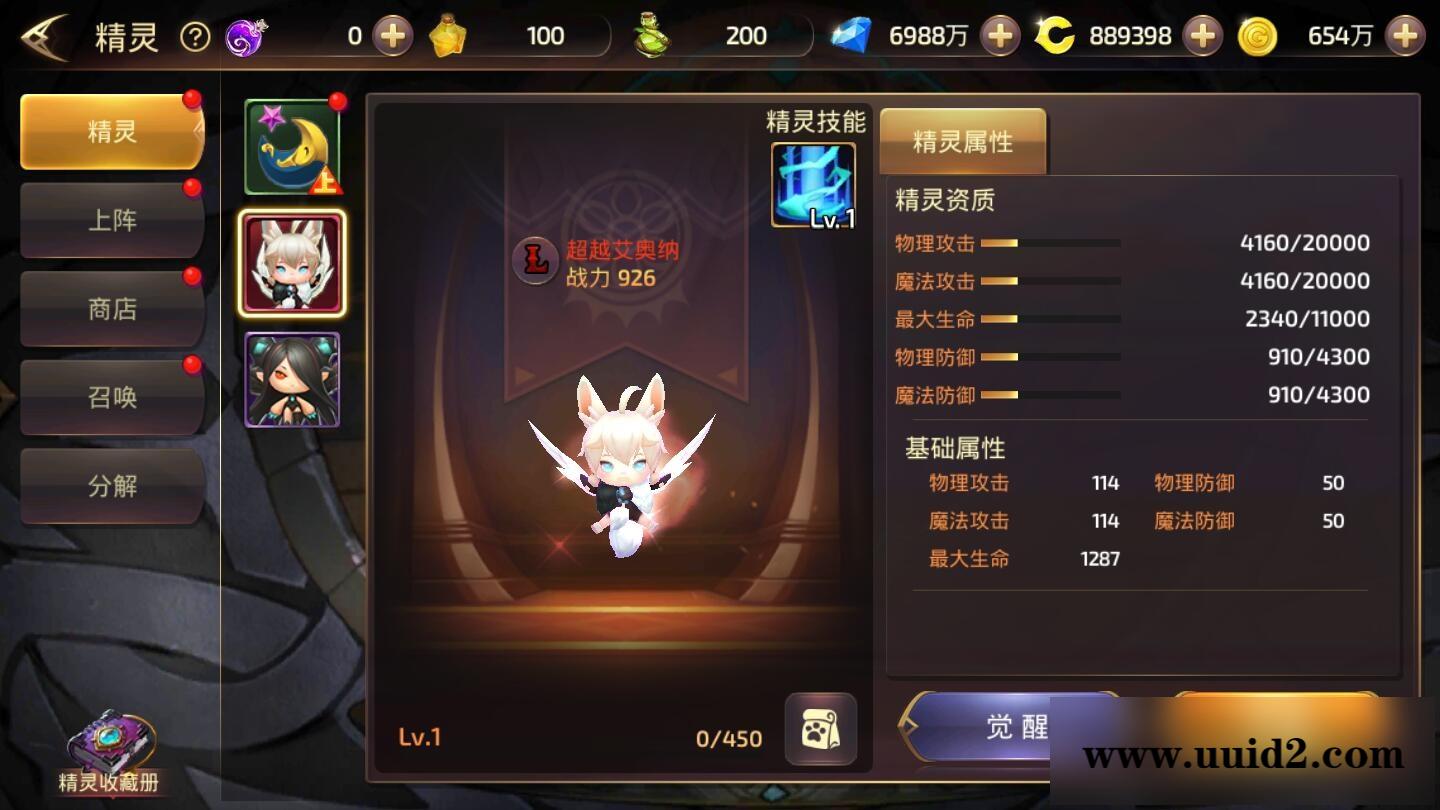Select the fox fairy portrait thumbnail

coord(290,262)
